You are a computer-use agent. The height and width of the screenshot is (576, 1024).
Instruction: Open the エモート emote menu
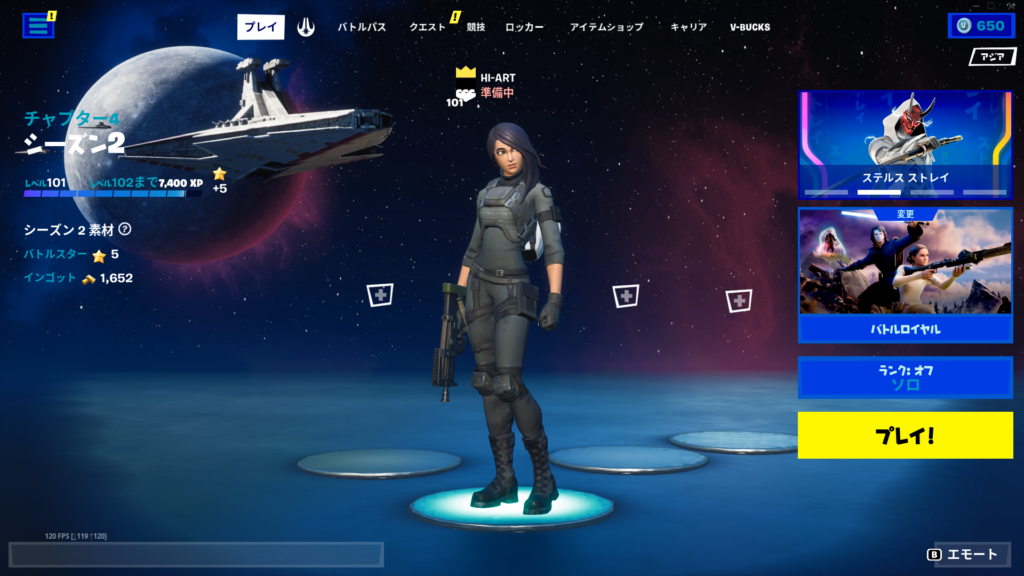point(963,554)
